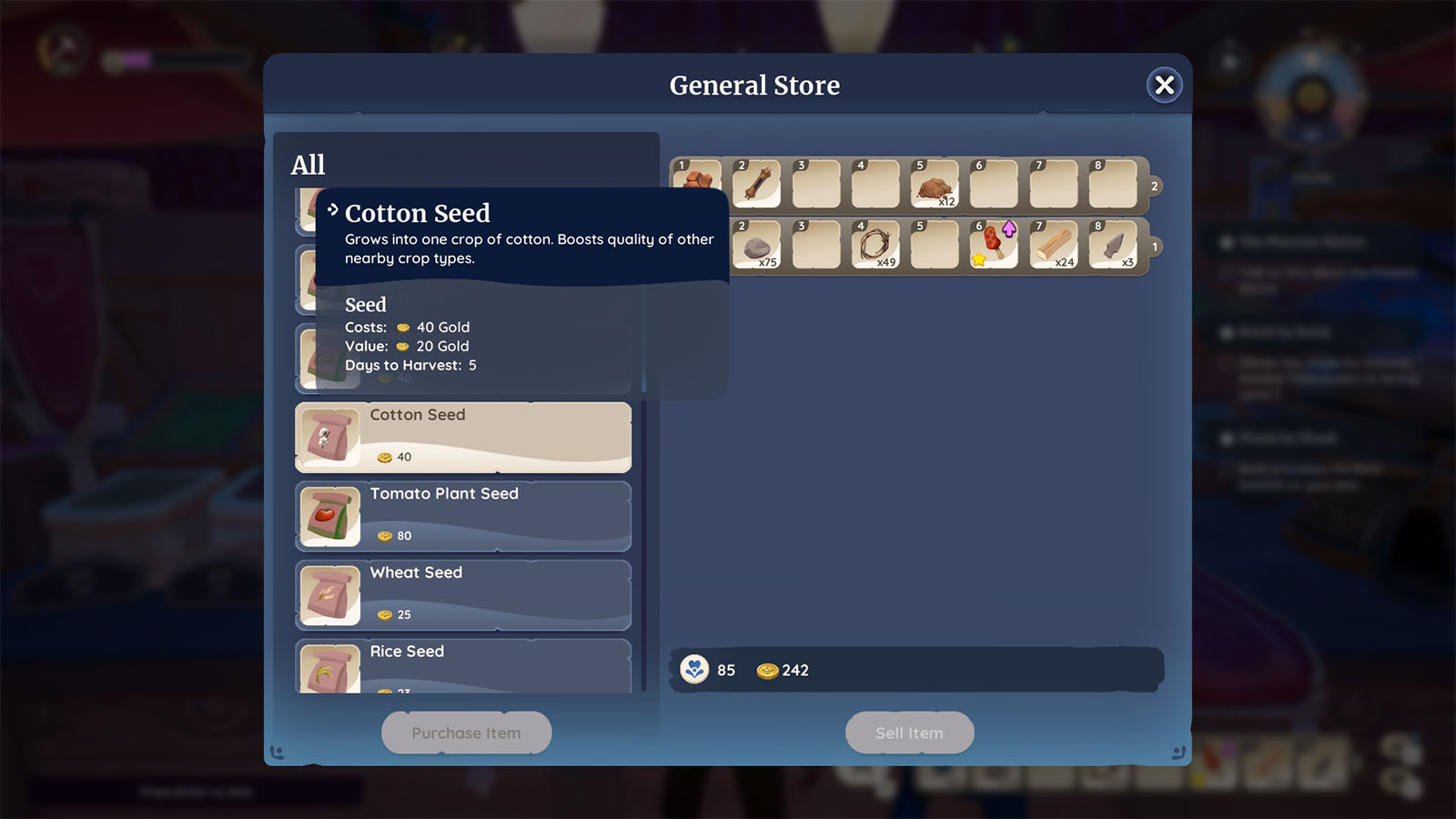
Task: Select the All category filter
Action: tap(308, 165)
